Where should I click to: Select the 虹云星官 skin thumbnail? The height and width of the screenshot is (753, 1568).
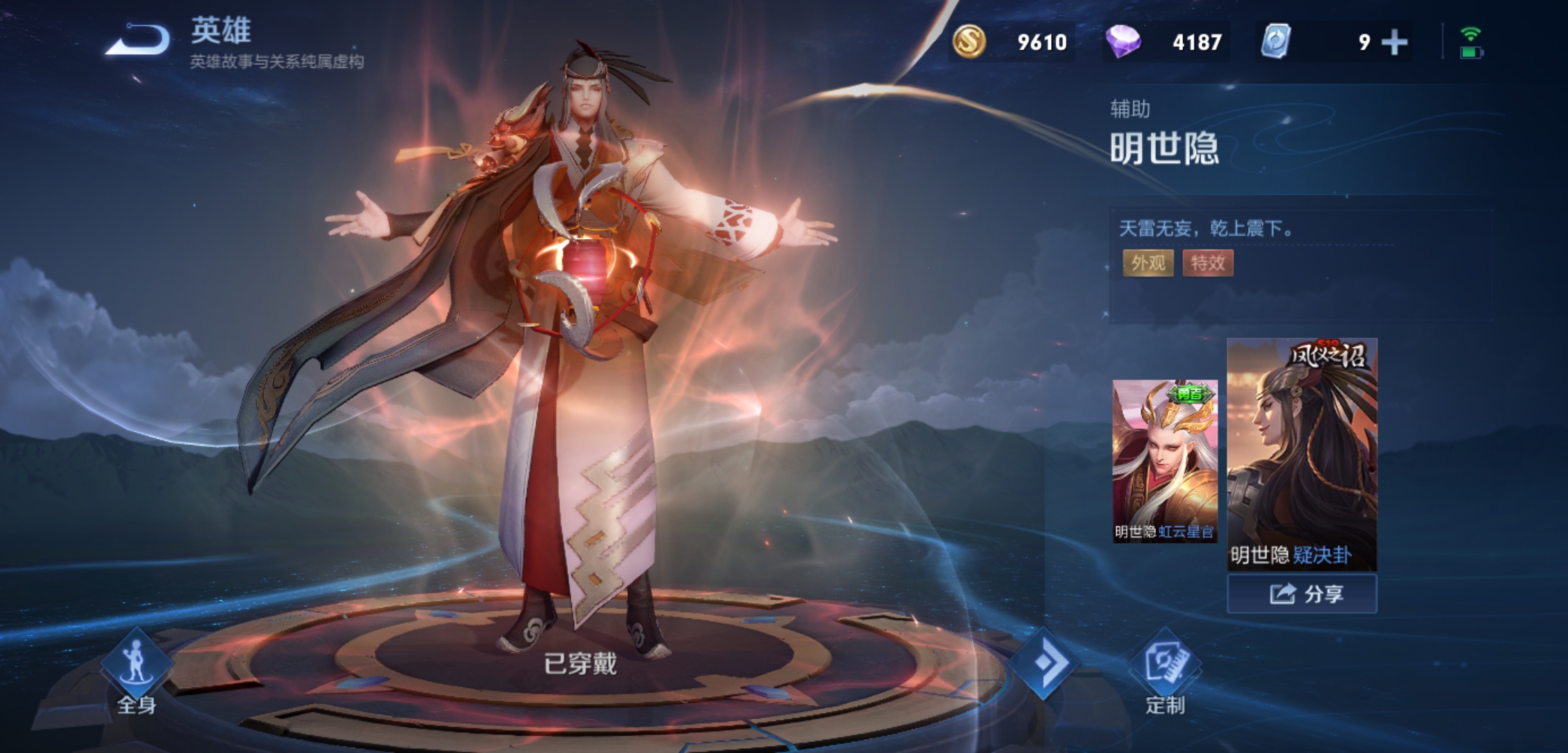pos(1164,460)
